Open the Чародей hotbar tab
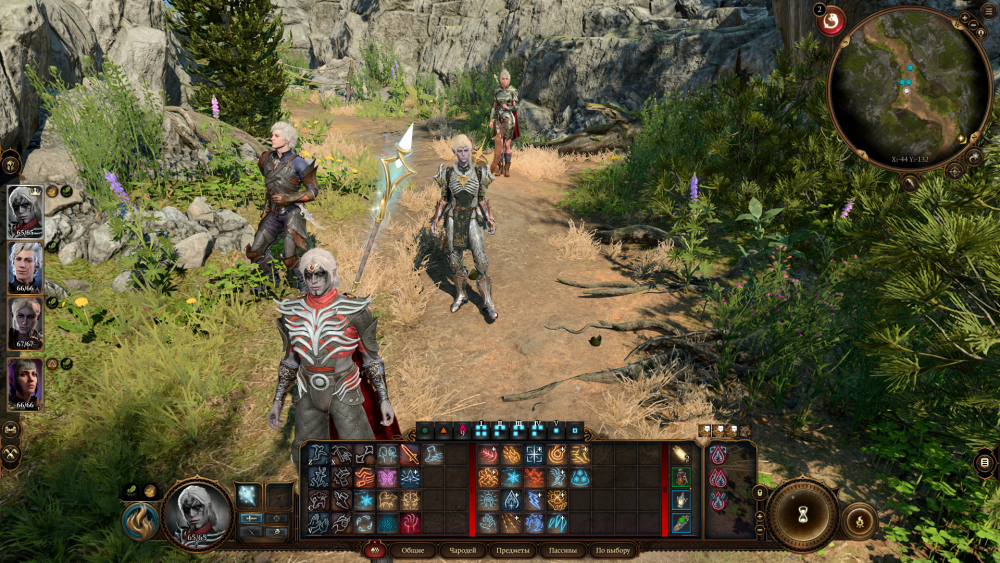 [x=462, y=551]
